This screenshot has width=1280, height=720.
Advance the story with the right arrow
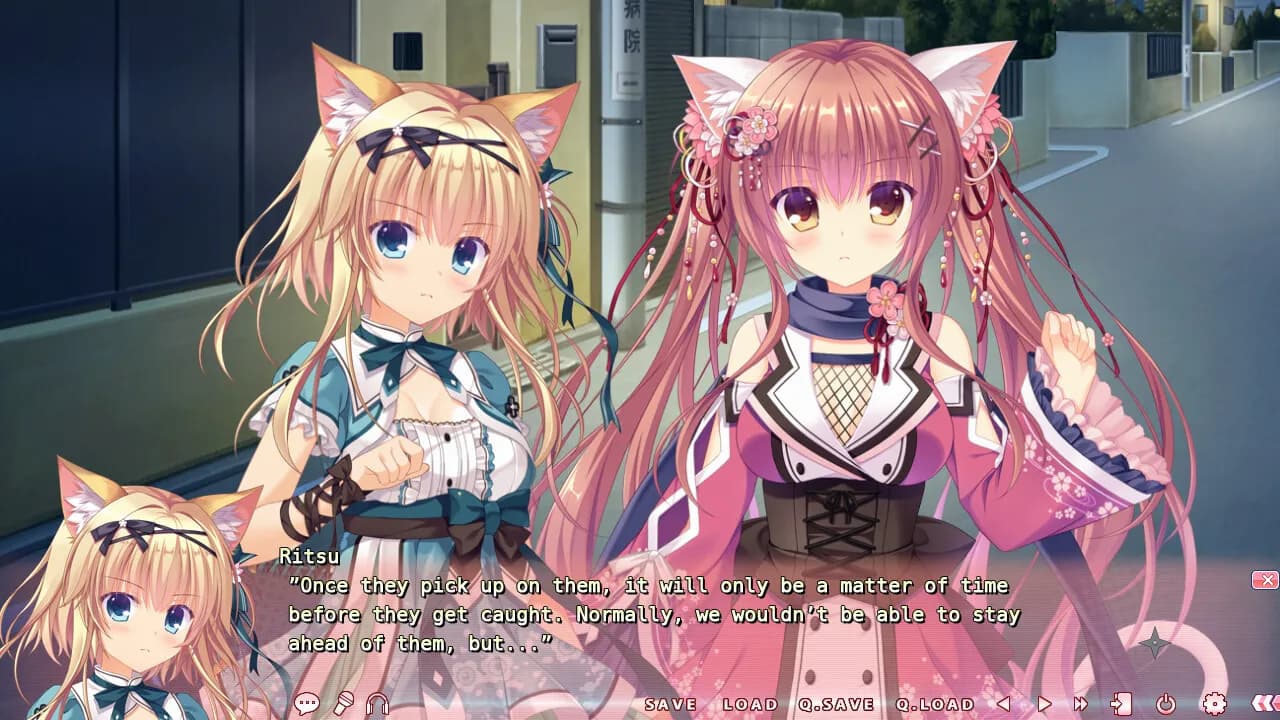pos(1043,704)
